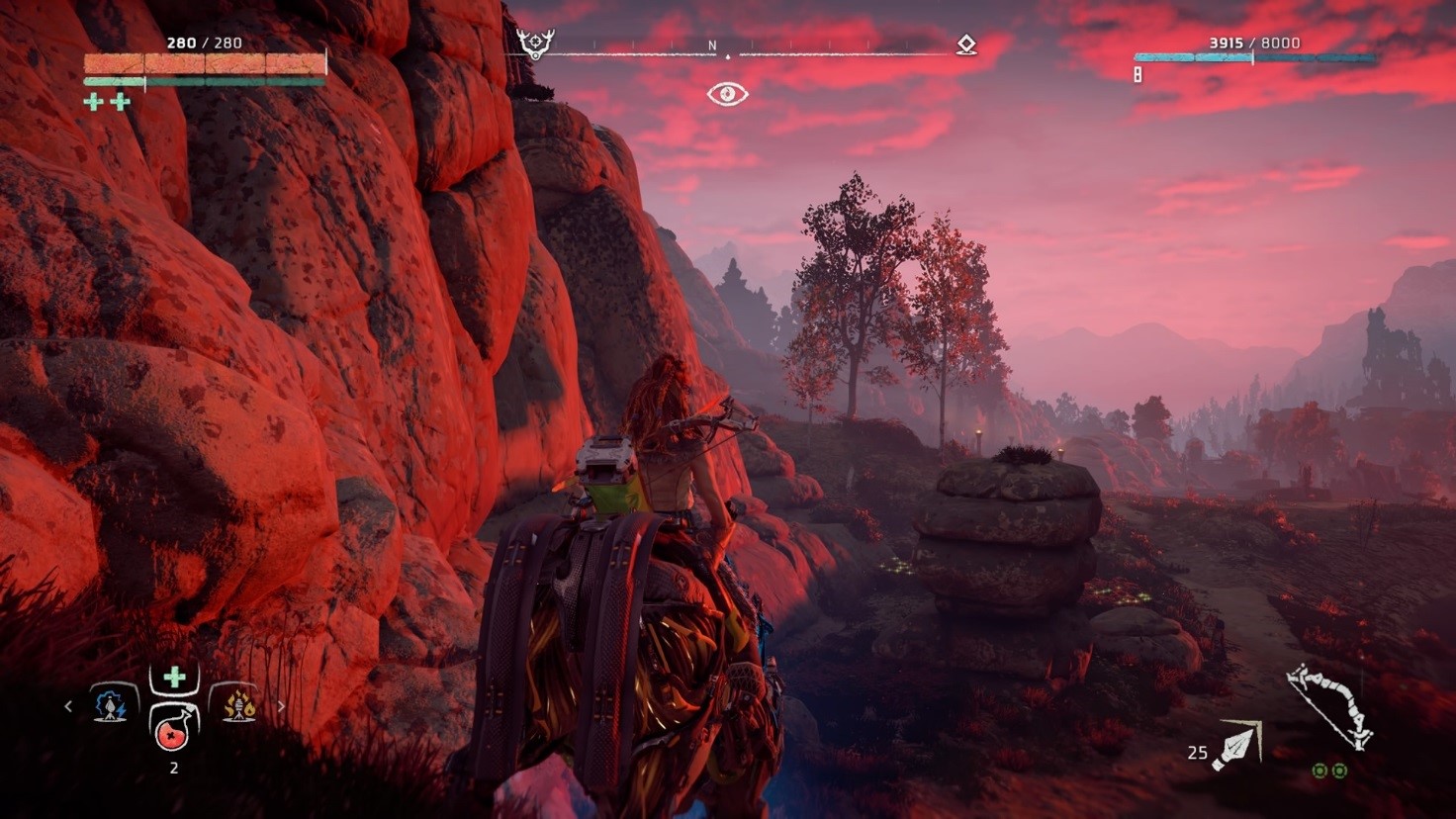Select the diamond quest marker on compass

[x=966, y=45]
